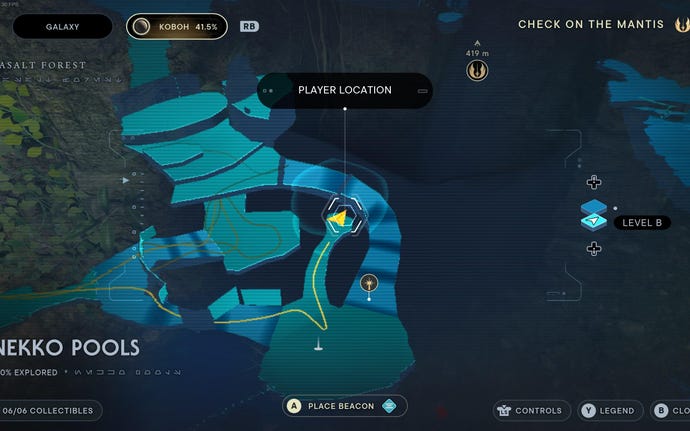
Task: Click the yellow player location arrow marker
Action: click(339, 214)
